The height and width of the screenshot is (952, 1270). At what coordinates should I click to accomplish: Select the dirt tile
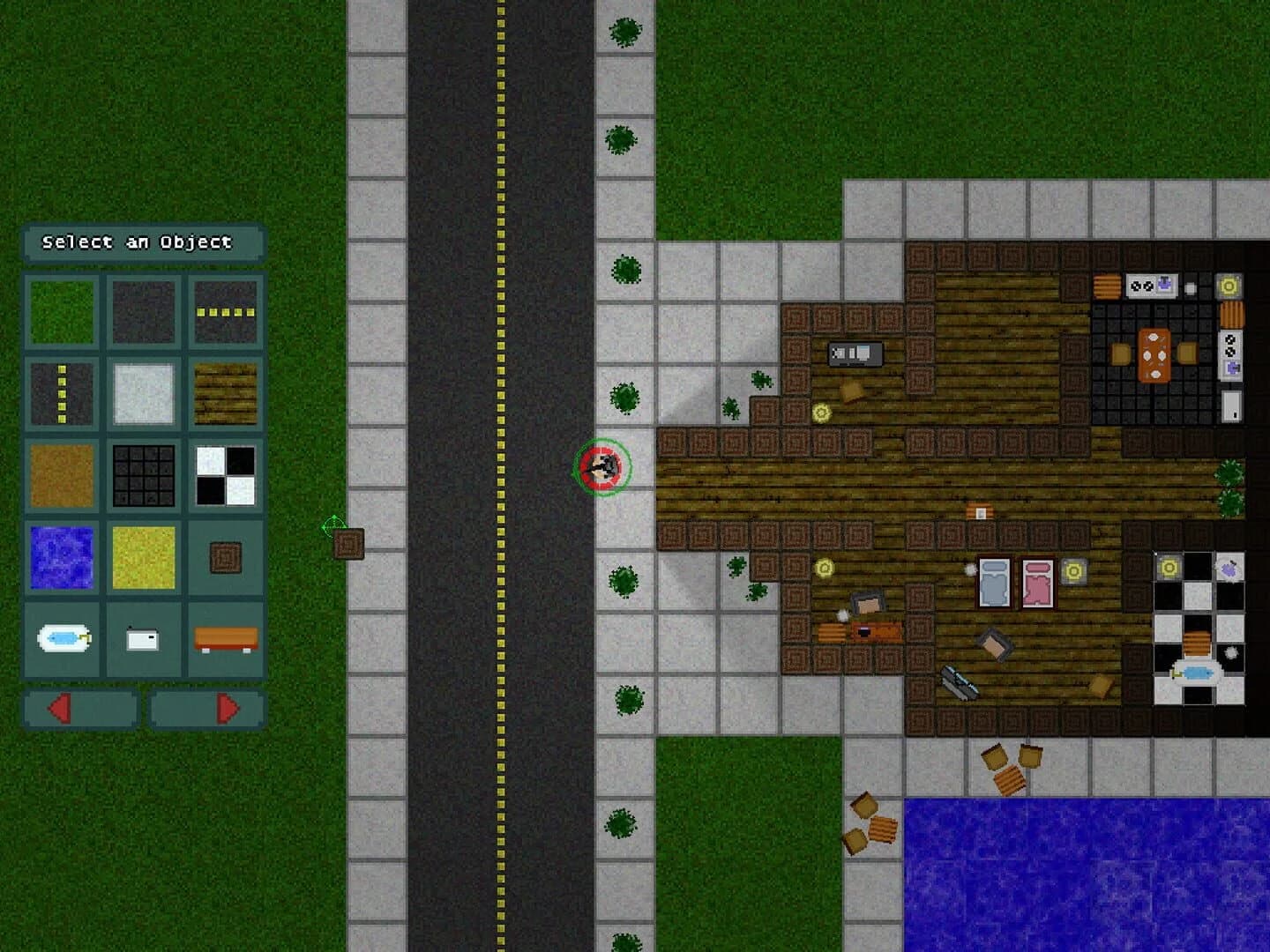[x=60, y=473]
